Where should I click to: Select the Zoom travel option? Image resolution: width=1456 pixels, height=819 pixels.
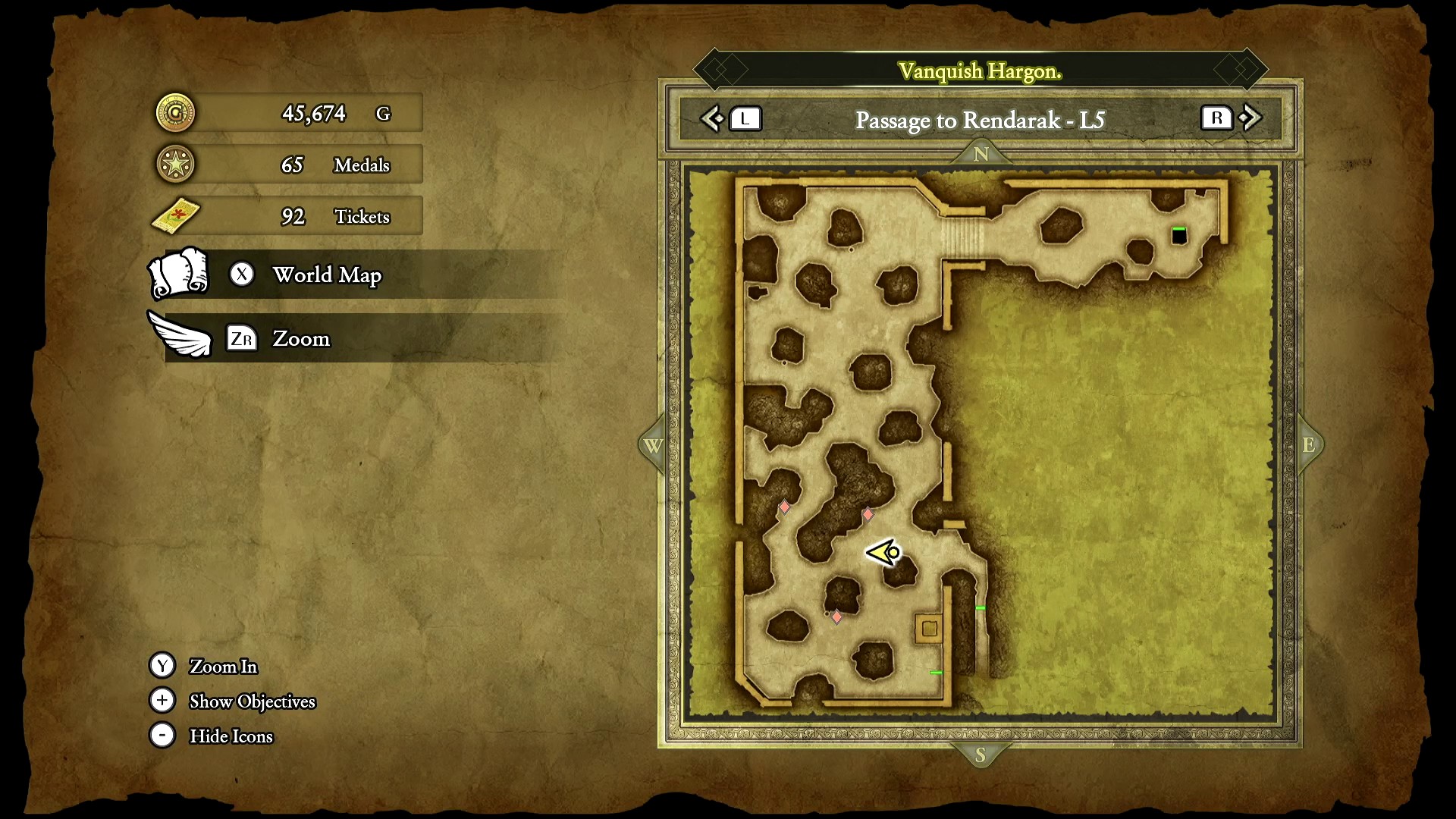[x=301, y=338]
